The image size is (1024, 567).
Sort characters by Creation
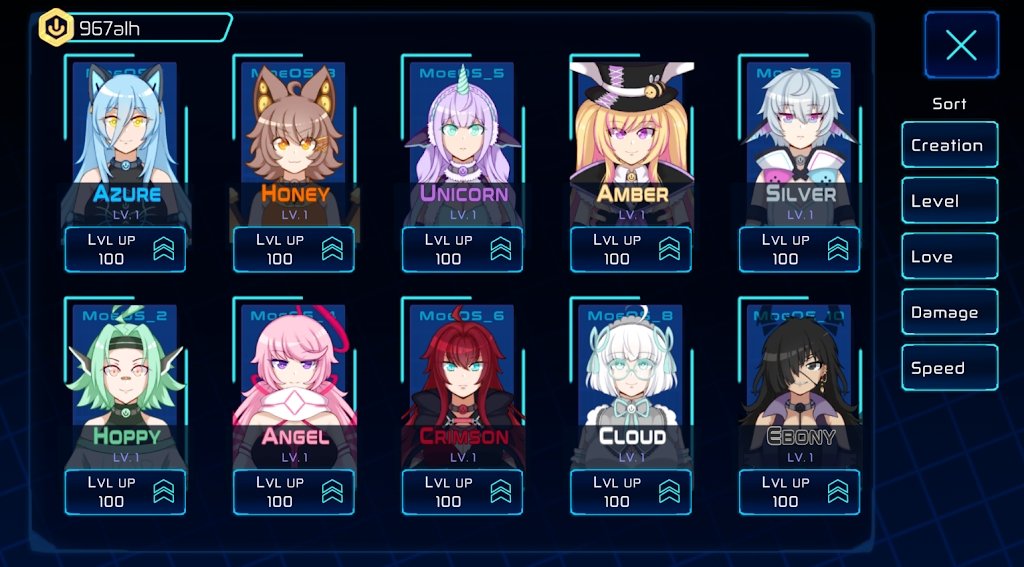point(949,145)
